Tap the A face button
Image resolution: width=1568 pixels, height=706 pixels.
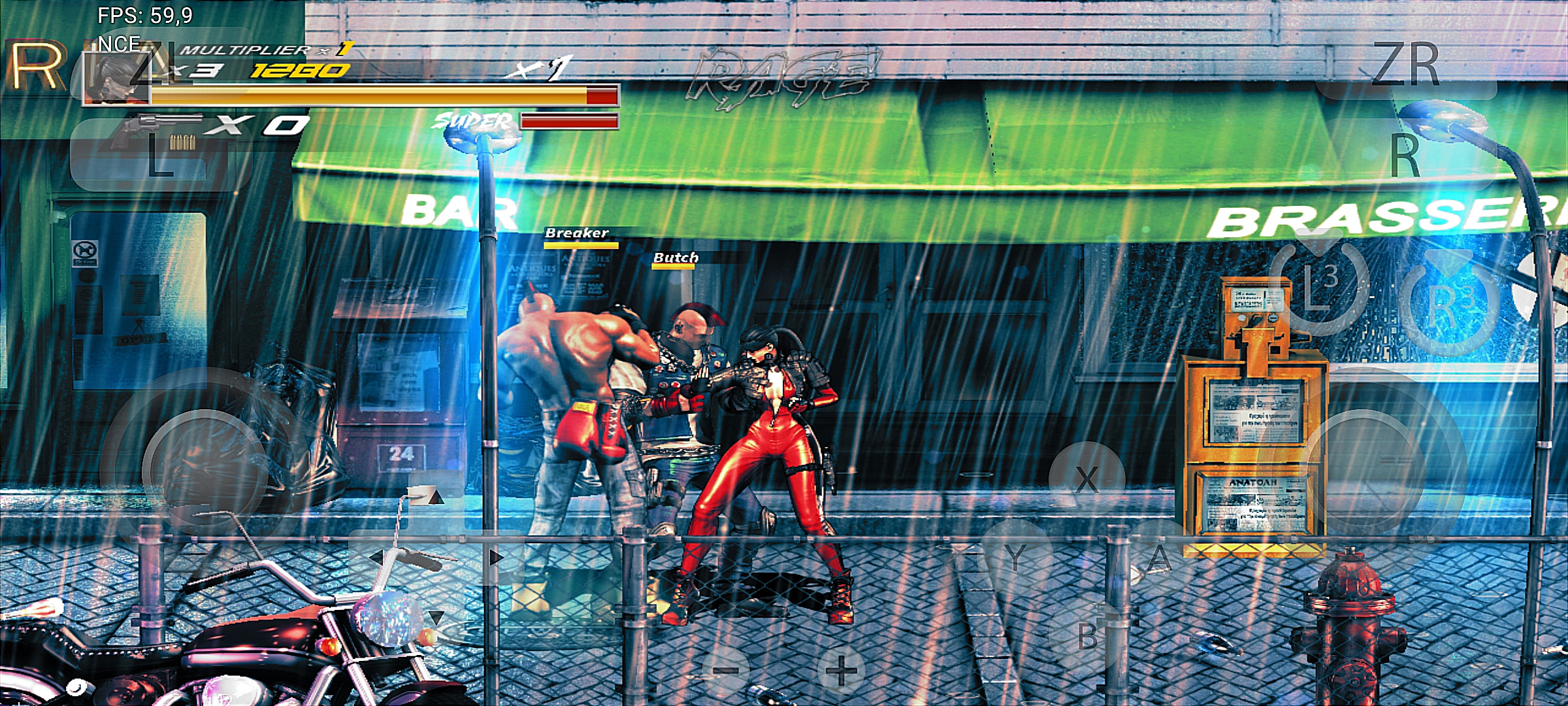1159,558
